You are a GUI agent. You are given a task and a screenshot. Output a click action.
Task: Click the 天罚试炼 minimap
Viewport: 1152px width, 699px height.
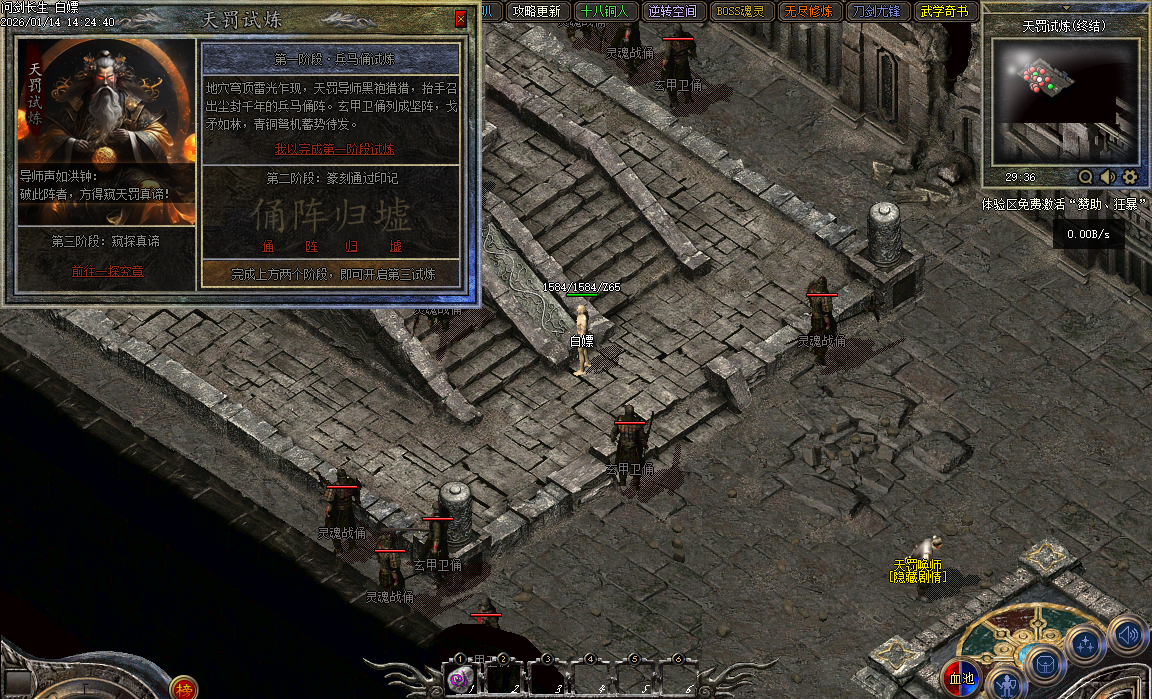[1064, 101]
